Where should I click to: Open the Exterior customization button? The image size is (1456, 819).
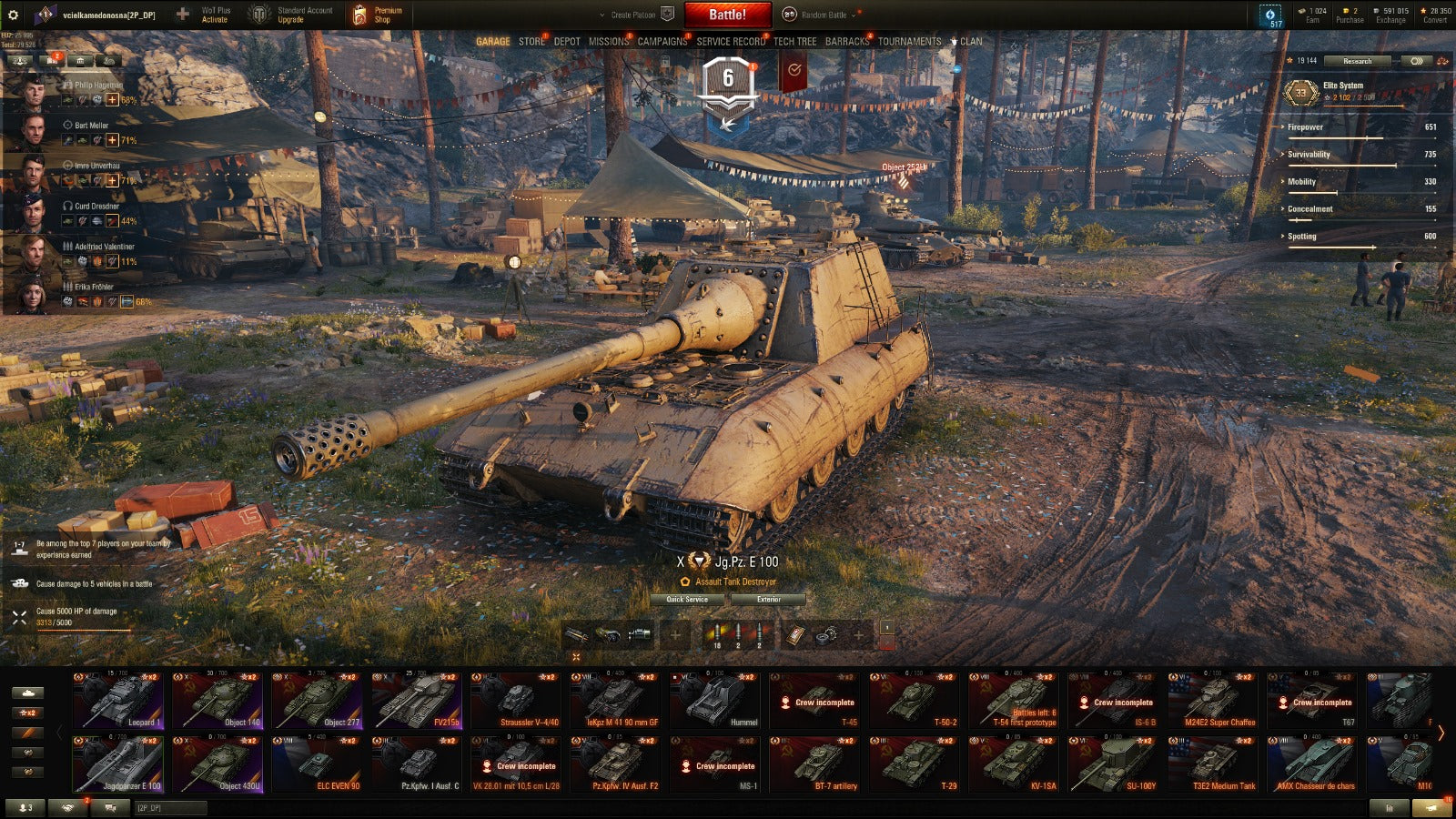click(768, 600)
